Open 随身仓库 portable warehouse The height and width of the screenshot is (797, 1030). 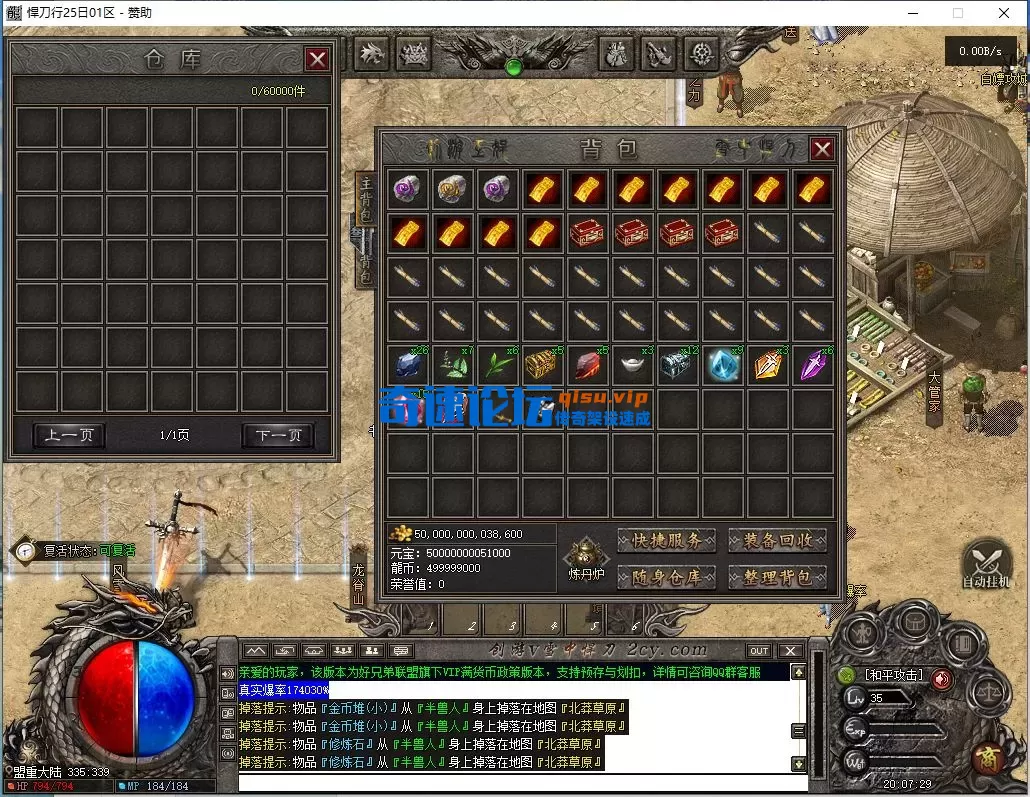click(x=666, y=577)
